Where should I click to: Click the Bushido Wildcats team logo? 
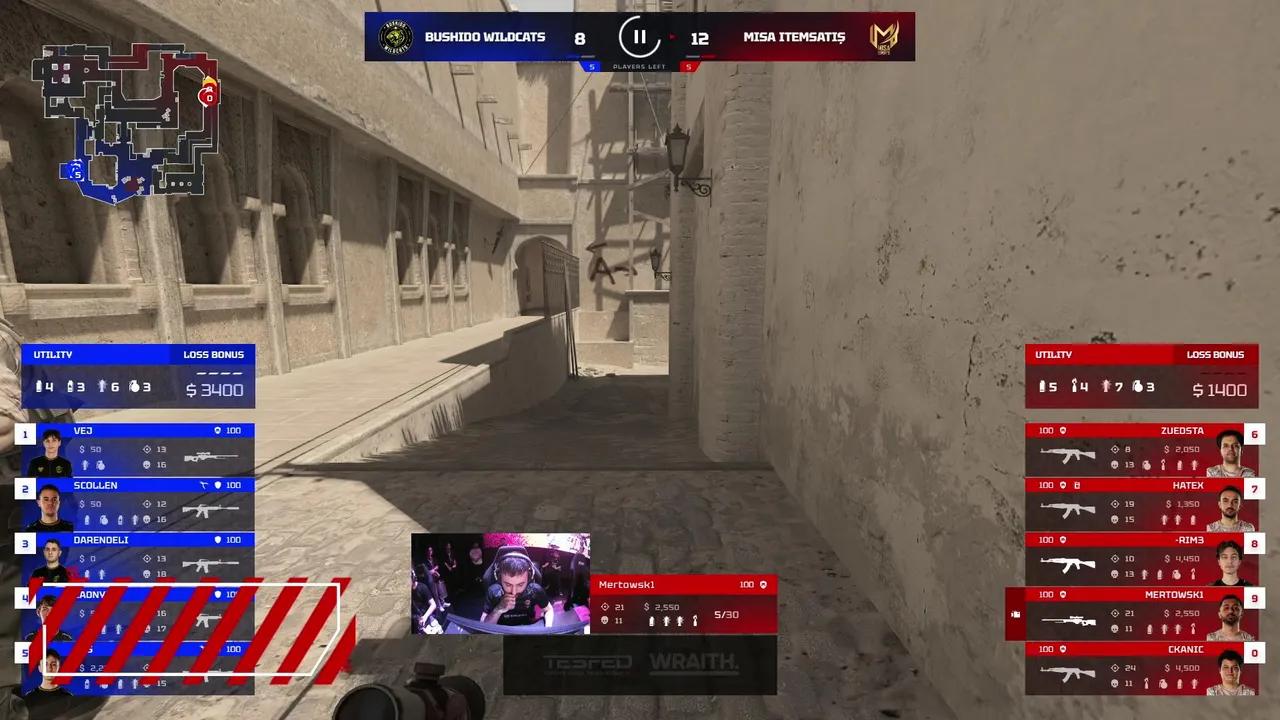[396, 37]
